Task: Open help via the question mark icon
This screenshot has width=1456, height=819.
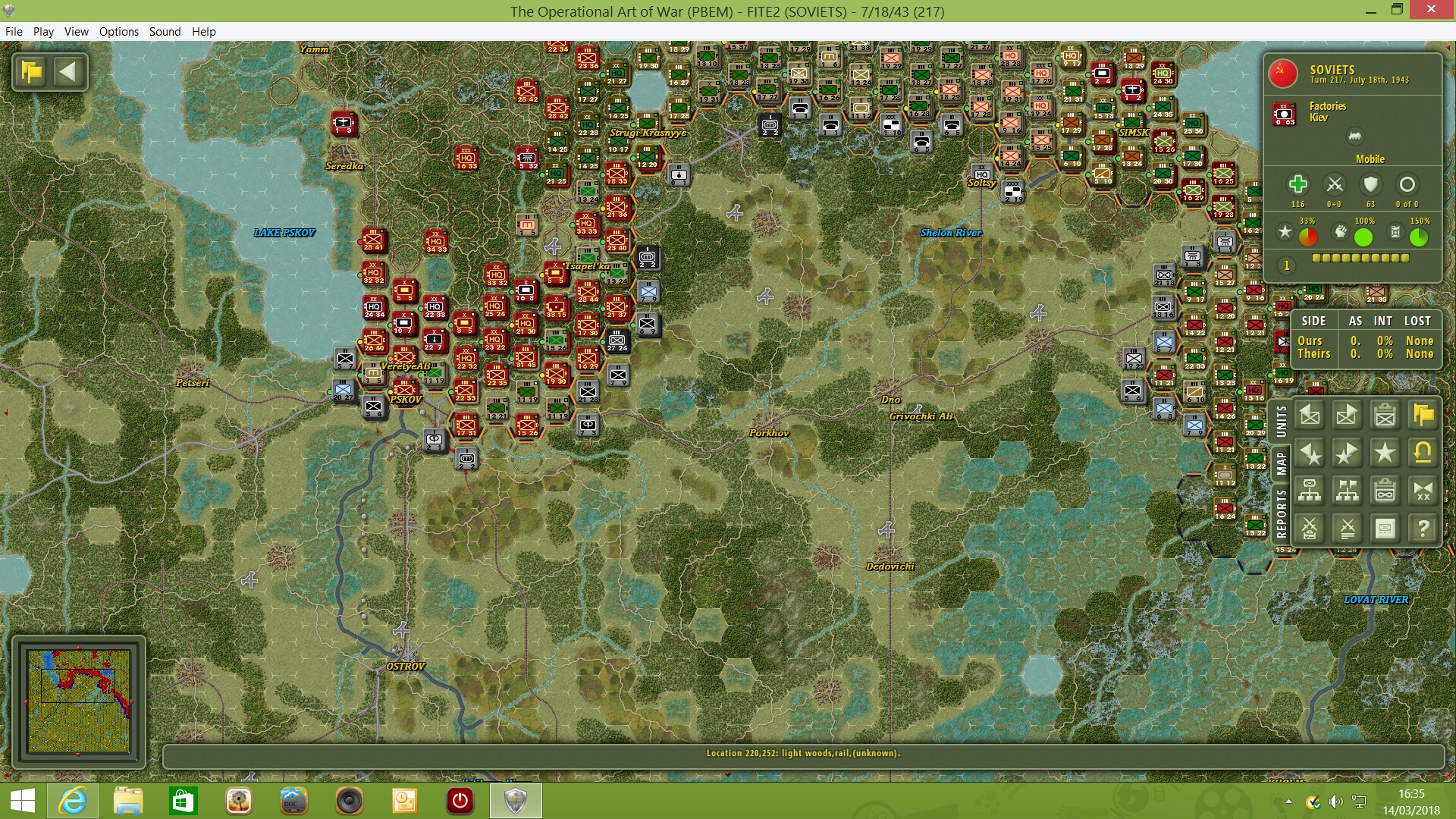Action: [1423, 529]
